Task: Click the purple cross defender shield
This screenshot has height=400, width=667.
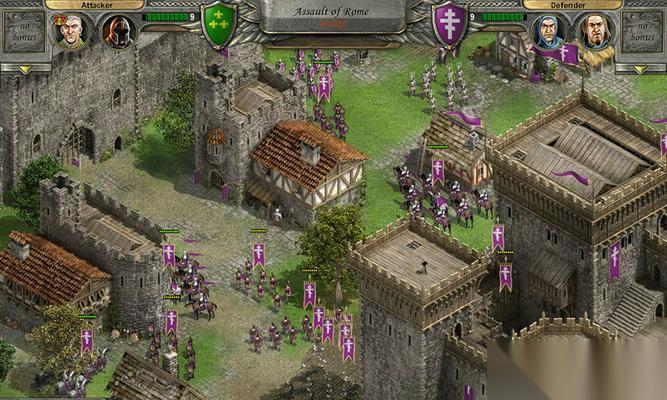Action: tap(449, 24)
